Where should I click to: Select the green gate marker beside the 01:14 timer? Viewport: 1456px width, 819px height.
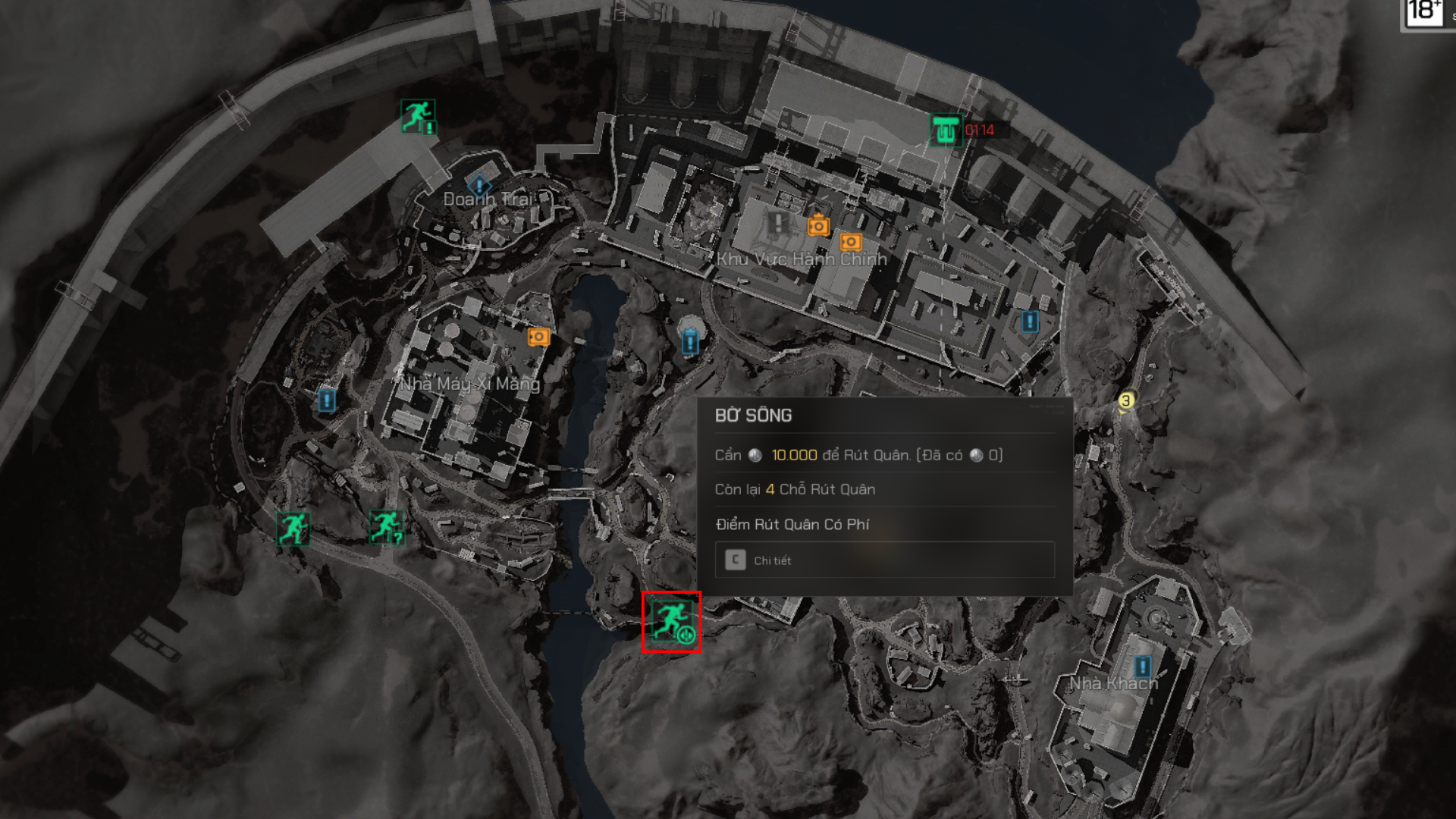pyautogui.click(x=945, y=130)
